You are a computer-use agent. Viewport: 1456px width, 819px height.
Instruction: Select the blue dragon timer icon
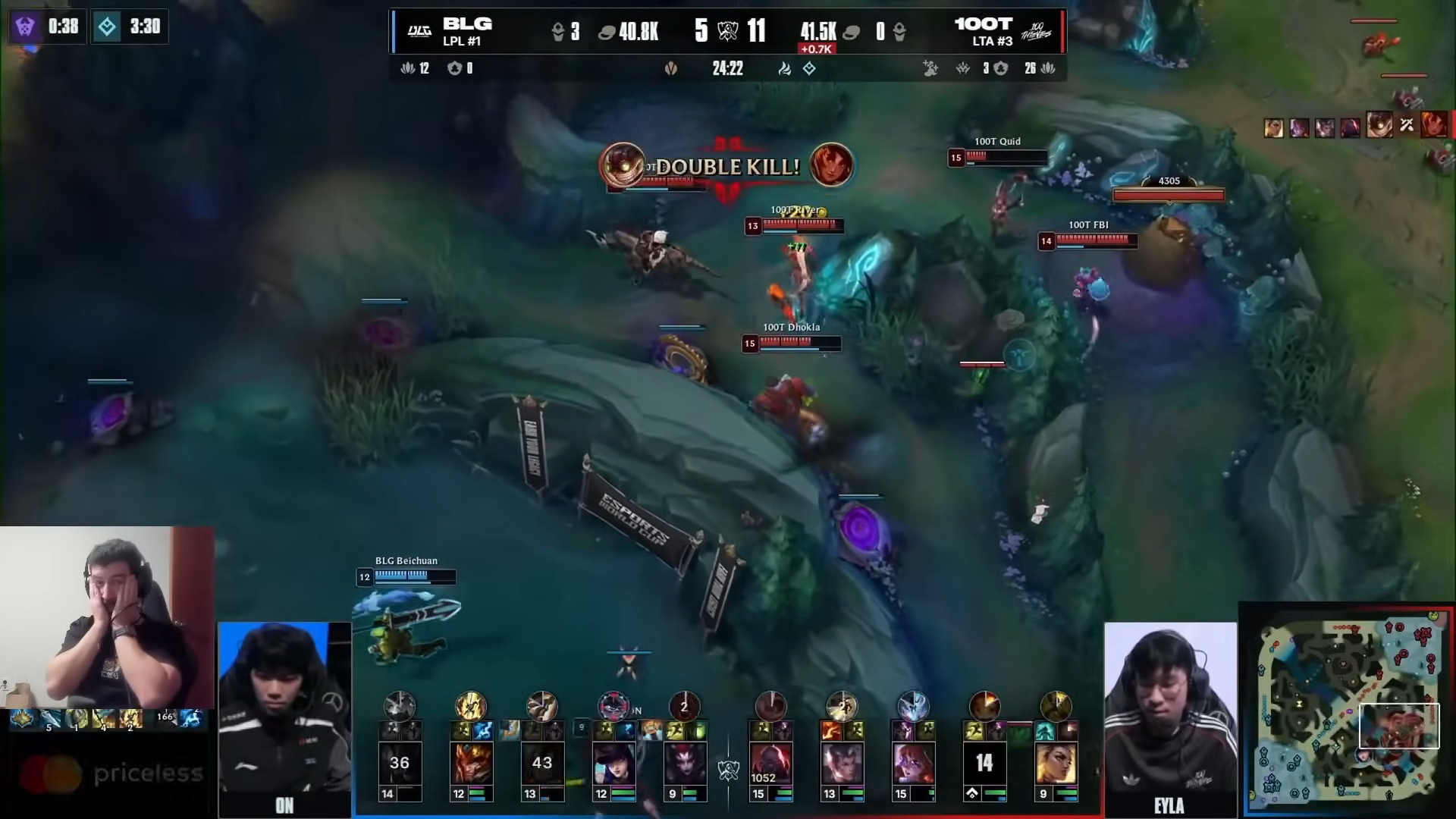[107, 27]
